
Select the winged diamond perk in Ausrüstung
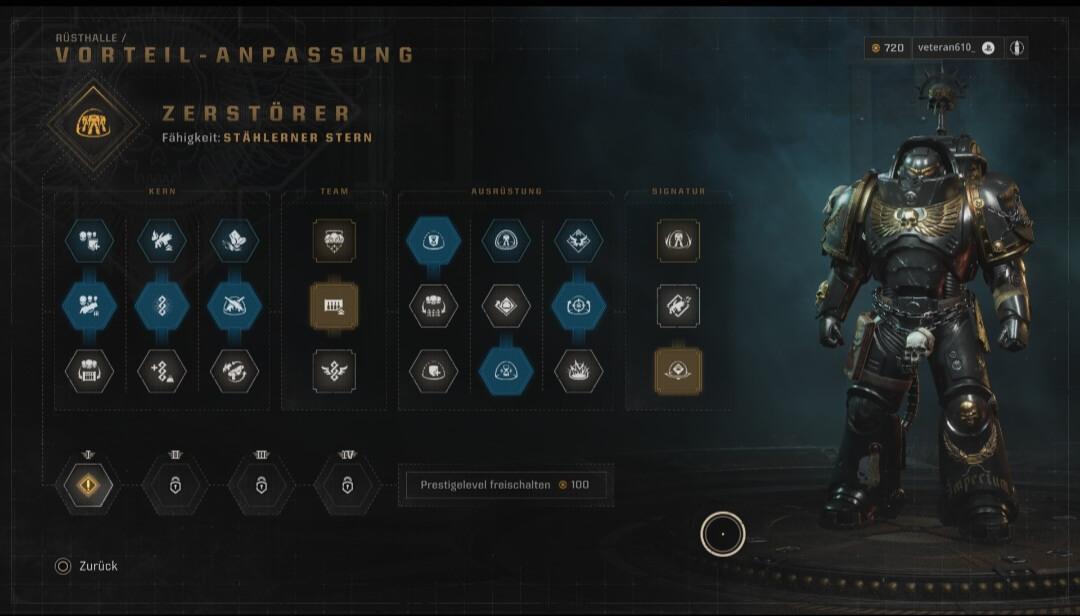click(x=578, y=240)
